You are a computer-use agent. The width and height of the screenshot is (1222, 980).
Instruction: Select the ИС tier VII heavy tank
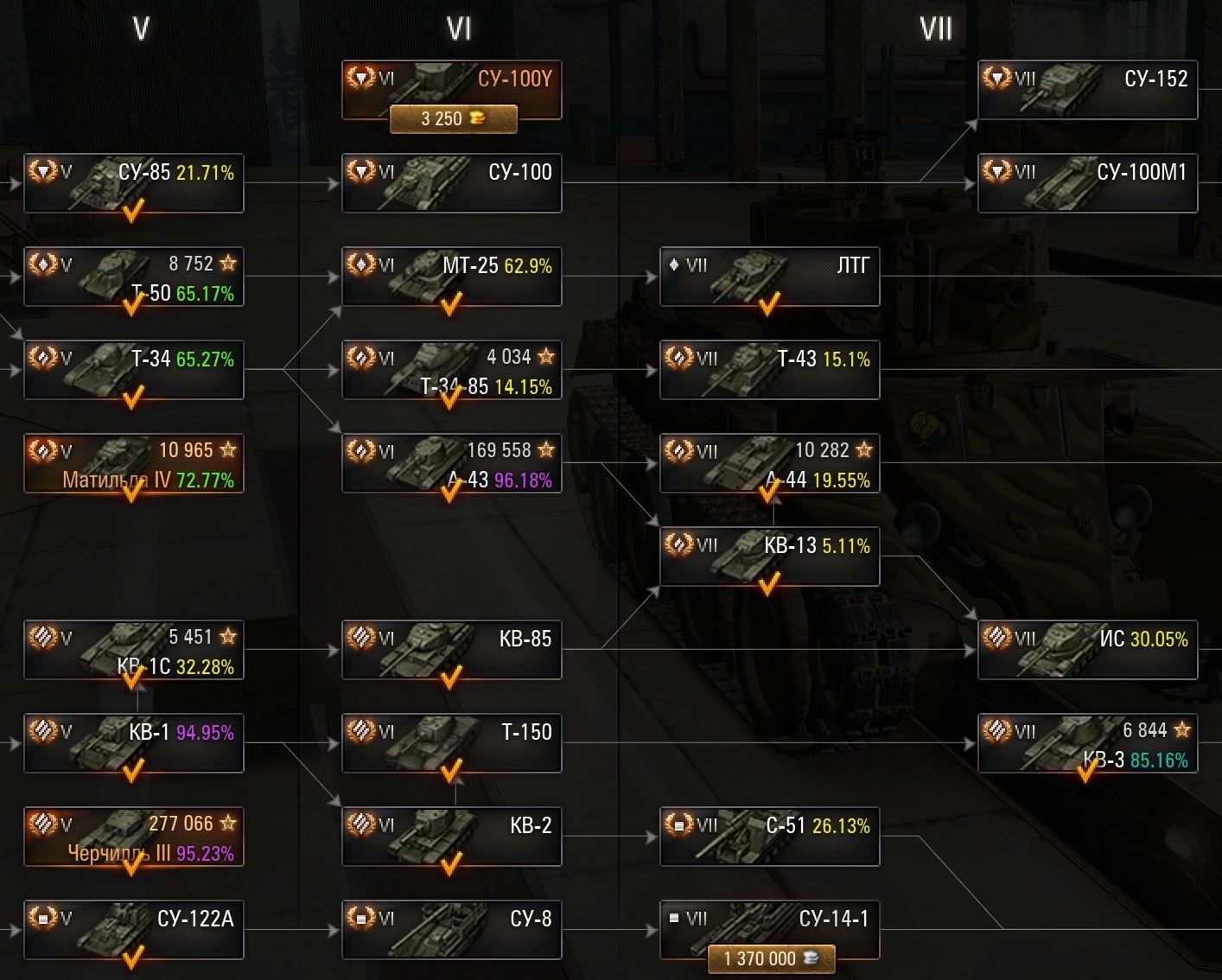tap(1087, 650)
